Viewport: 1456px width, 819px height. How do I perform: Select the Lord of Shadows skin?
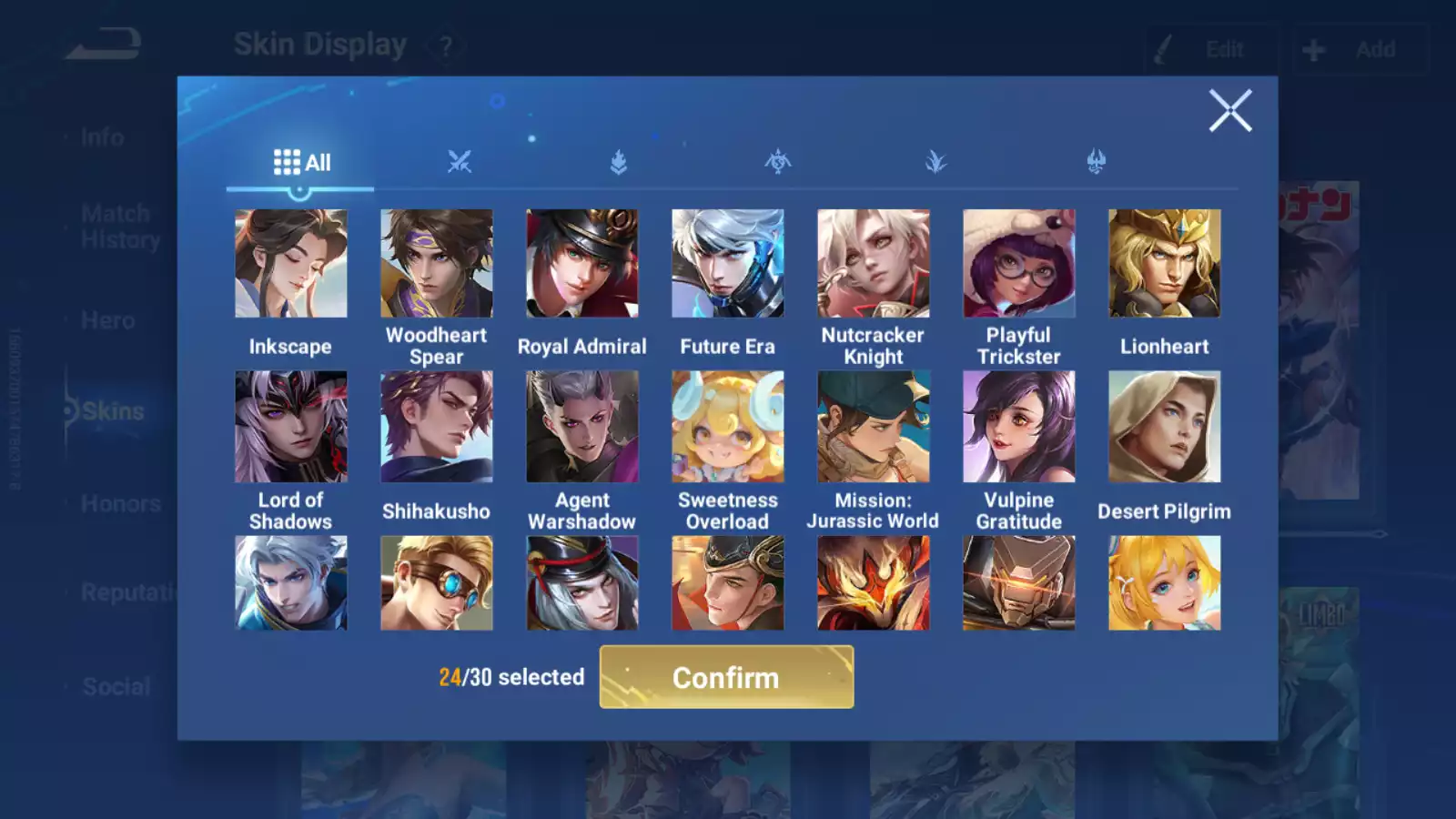point(291,427)
